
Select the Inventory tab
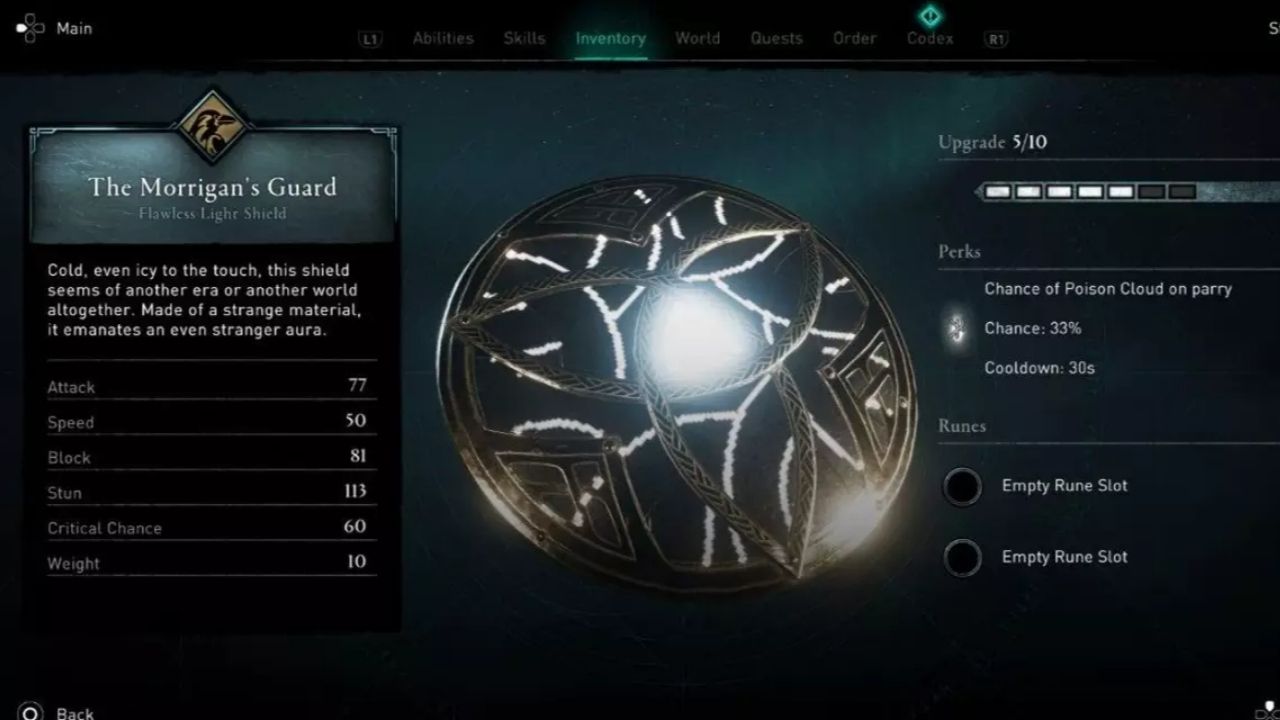coord(611,38)
